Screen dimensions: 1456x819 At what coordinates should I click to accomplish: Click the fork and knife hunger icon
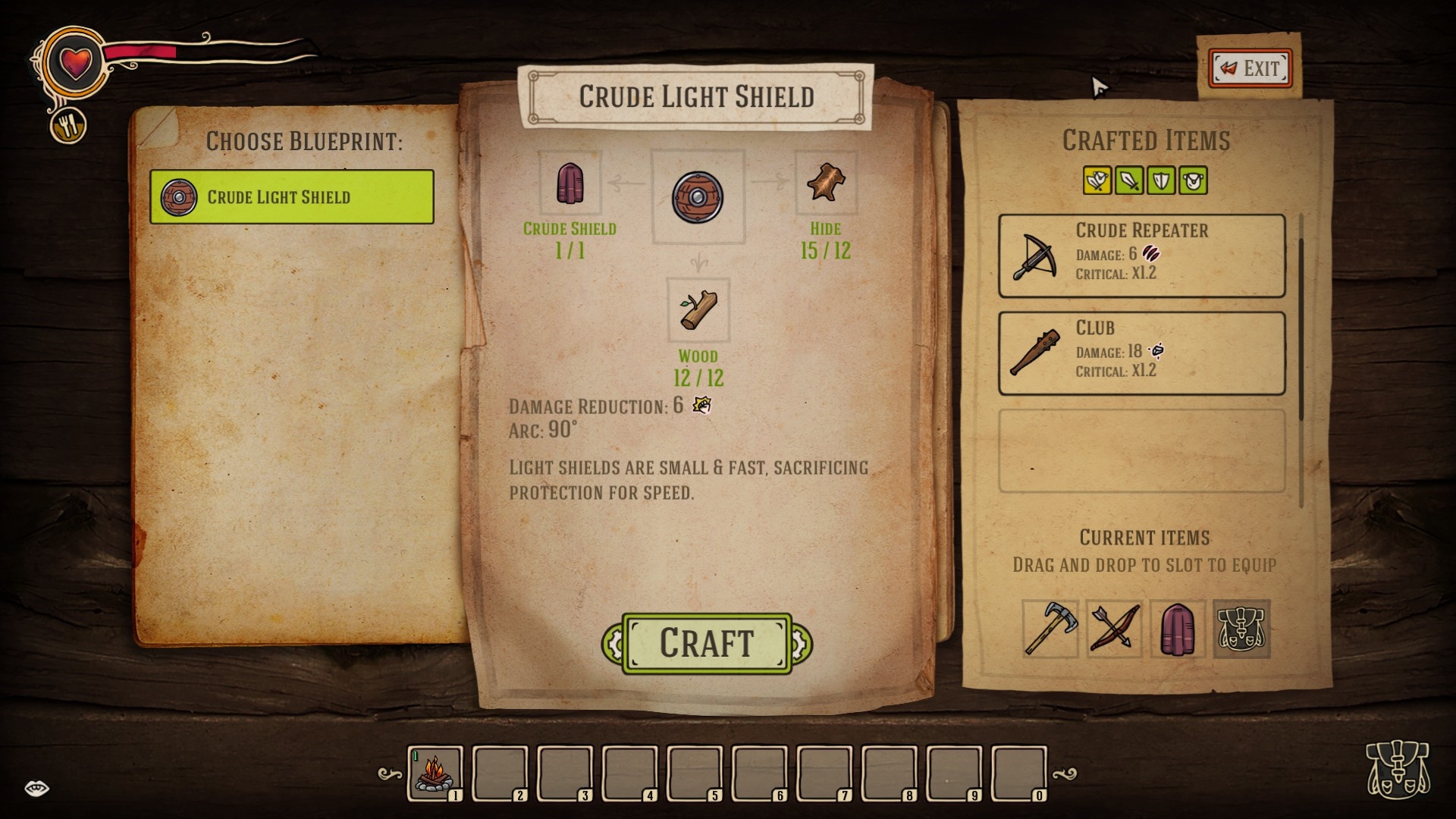pyautogui.click(x=69, y=126)
